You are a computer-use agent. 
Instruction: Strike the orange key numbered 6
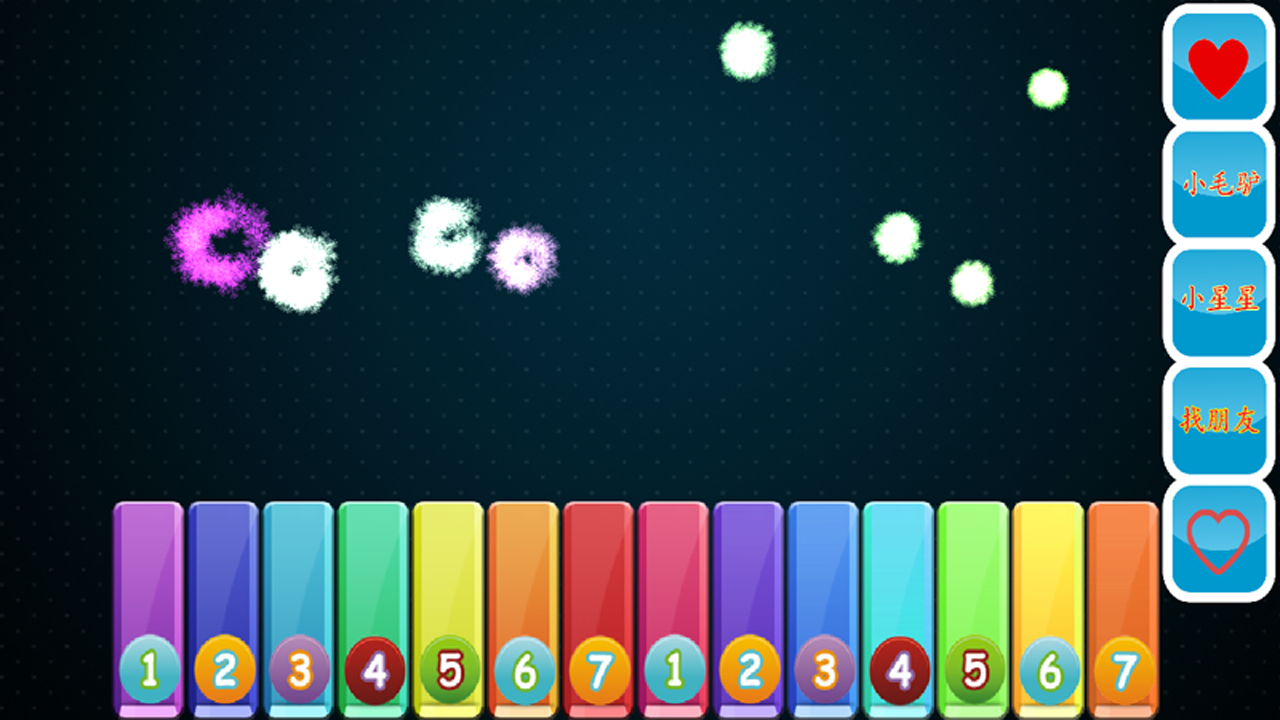pos(524,600)
